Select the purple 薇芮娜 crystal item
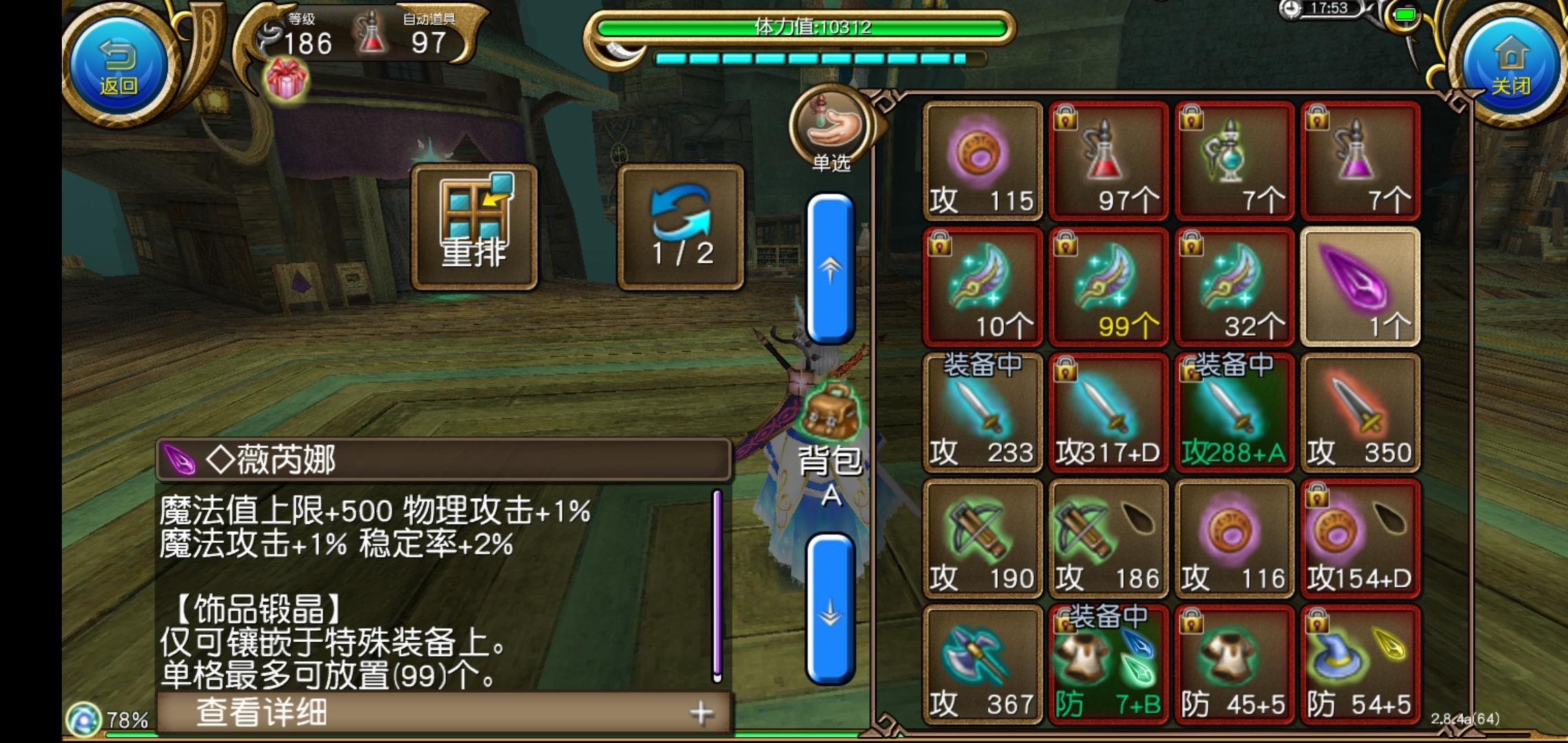The width and height of the screenshot is (1568, 743). coord(1360,286)
